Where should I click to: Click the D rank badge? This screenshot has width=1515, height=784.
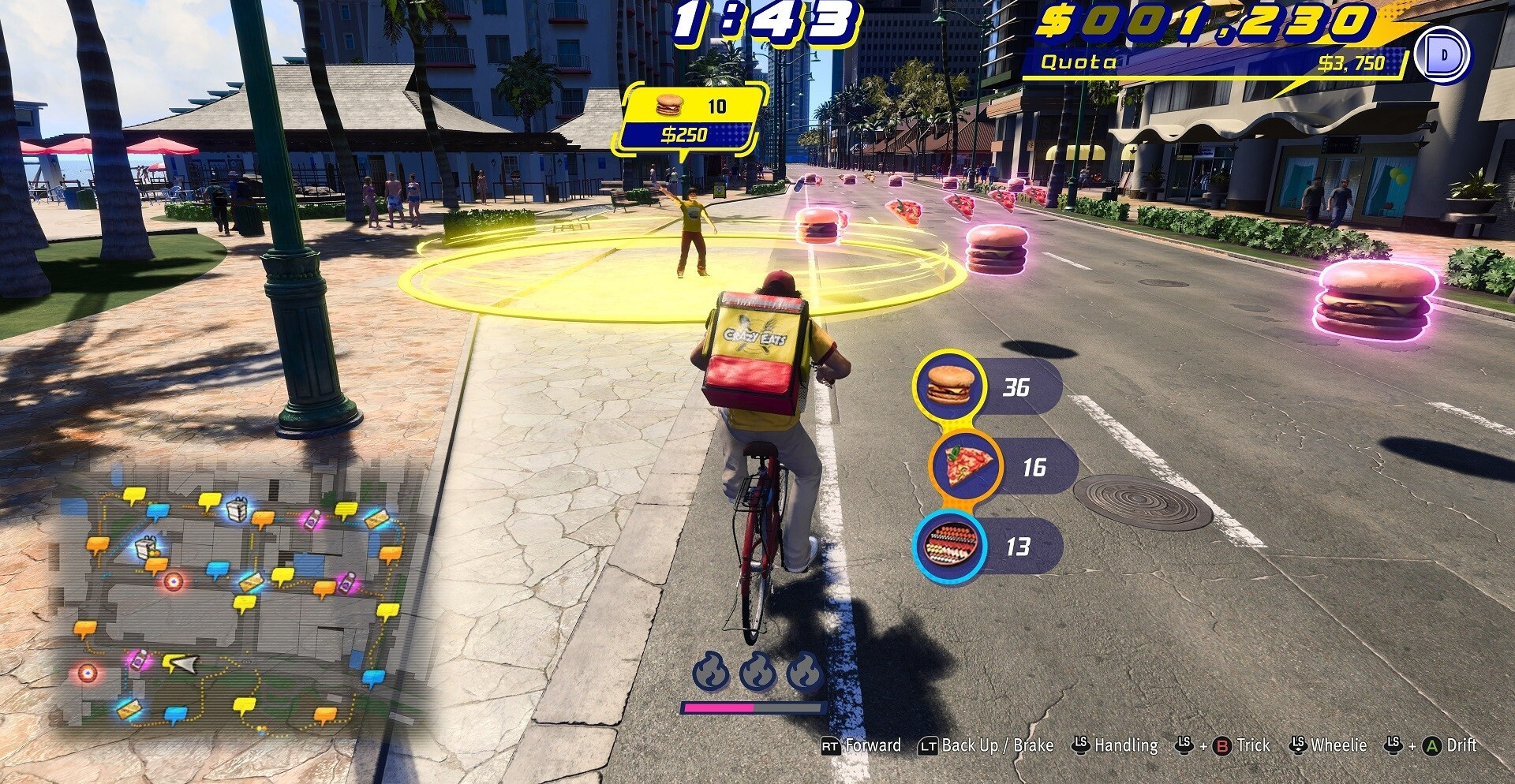pos(1443,55)
